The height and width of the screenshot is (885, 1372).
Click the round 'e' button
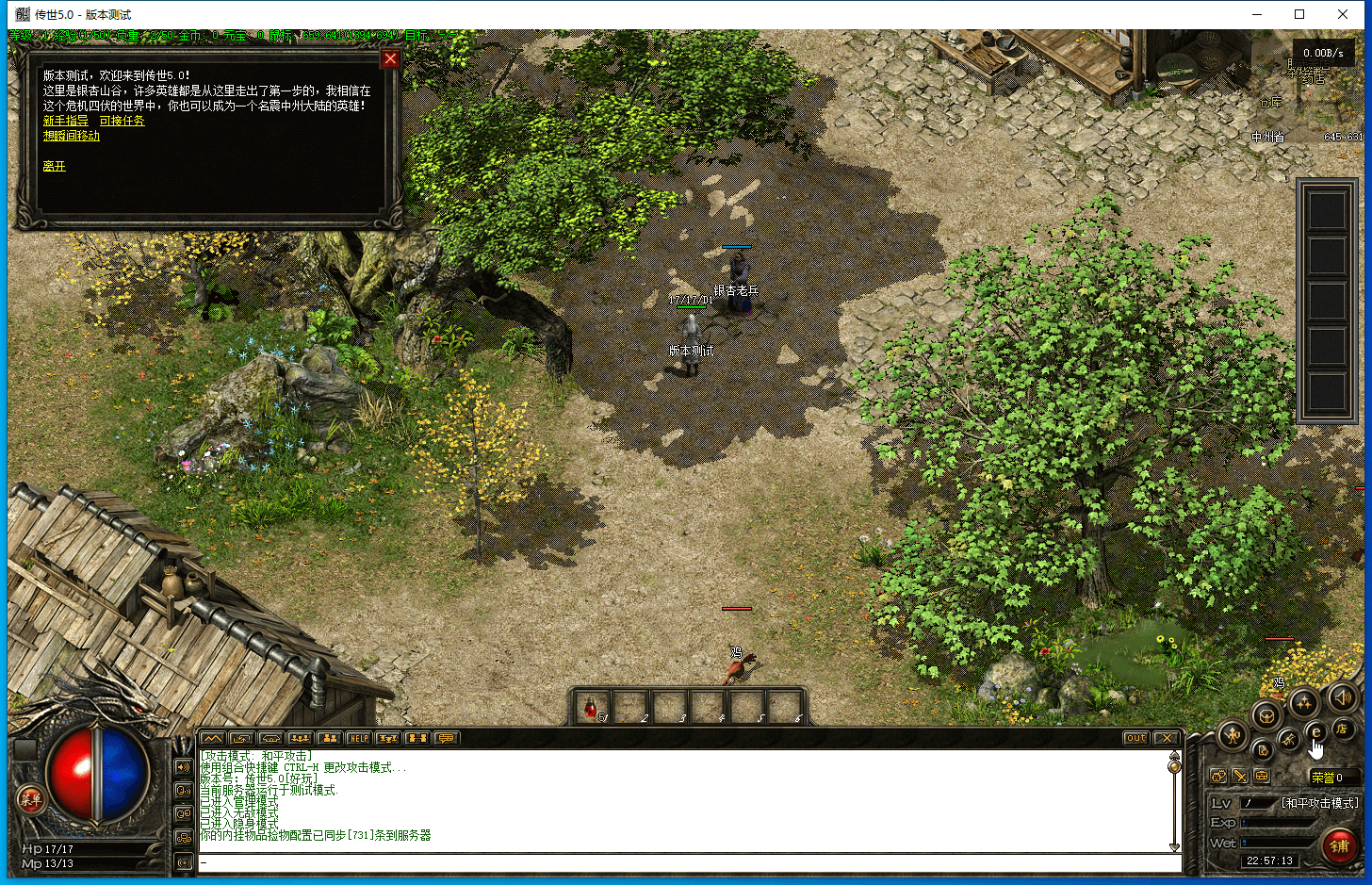pos(1316,732)
